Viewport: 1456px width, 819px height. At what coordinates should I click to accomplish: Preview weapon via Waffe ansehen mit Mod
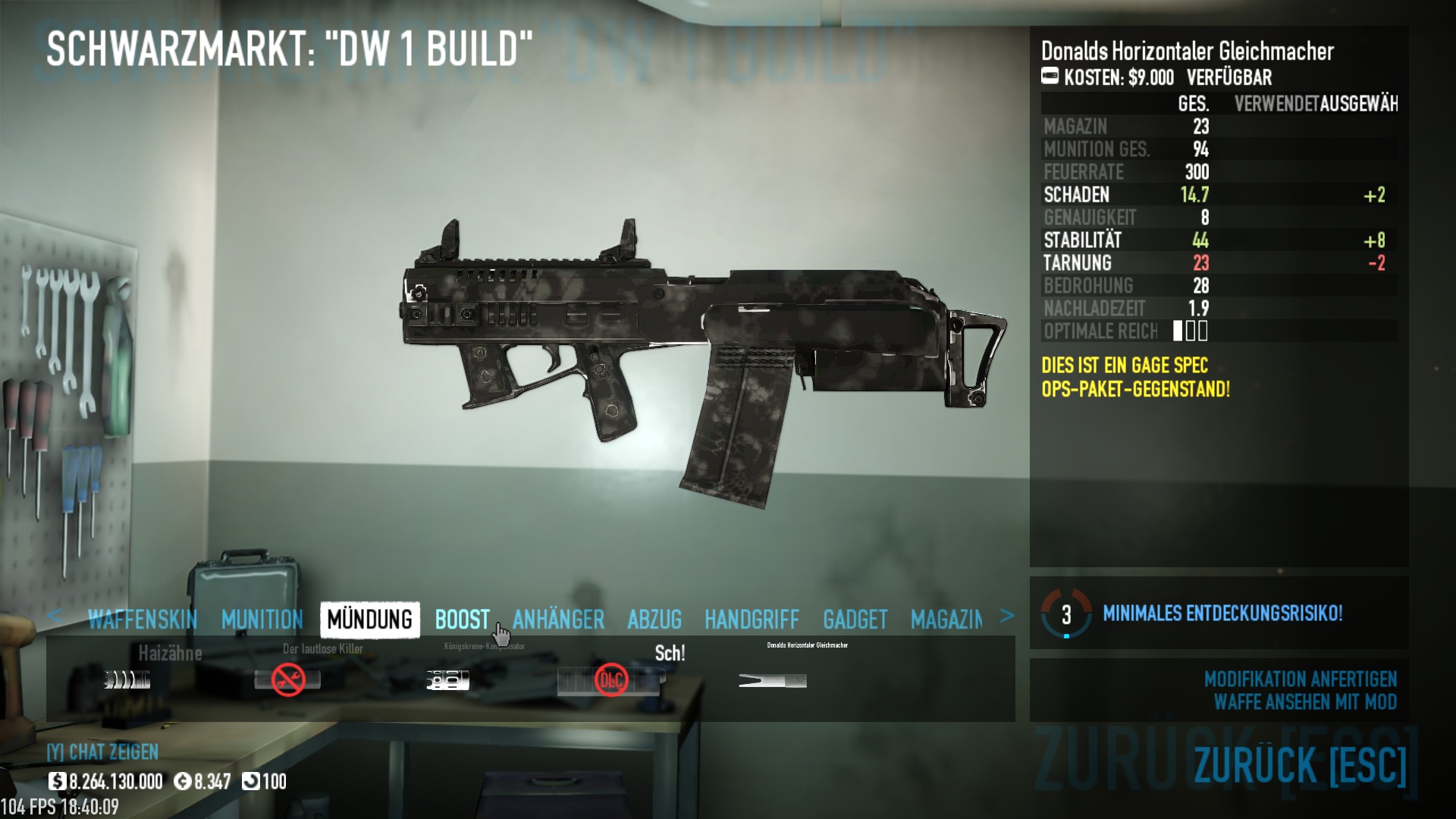pos(1304,702)
